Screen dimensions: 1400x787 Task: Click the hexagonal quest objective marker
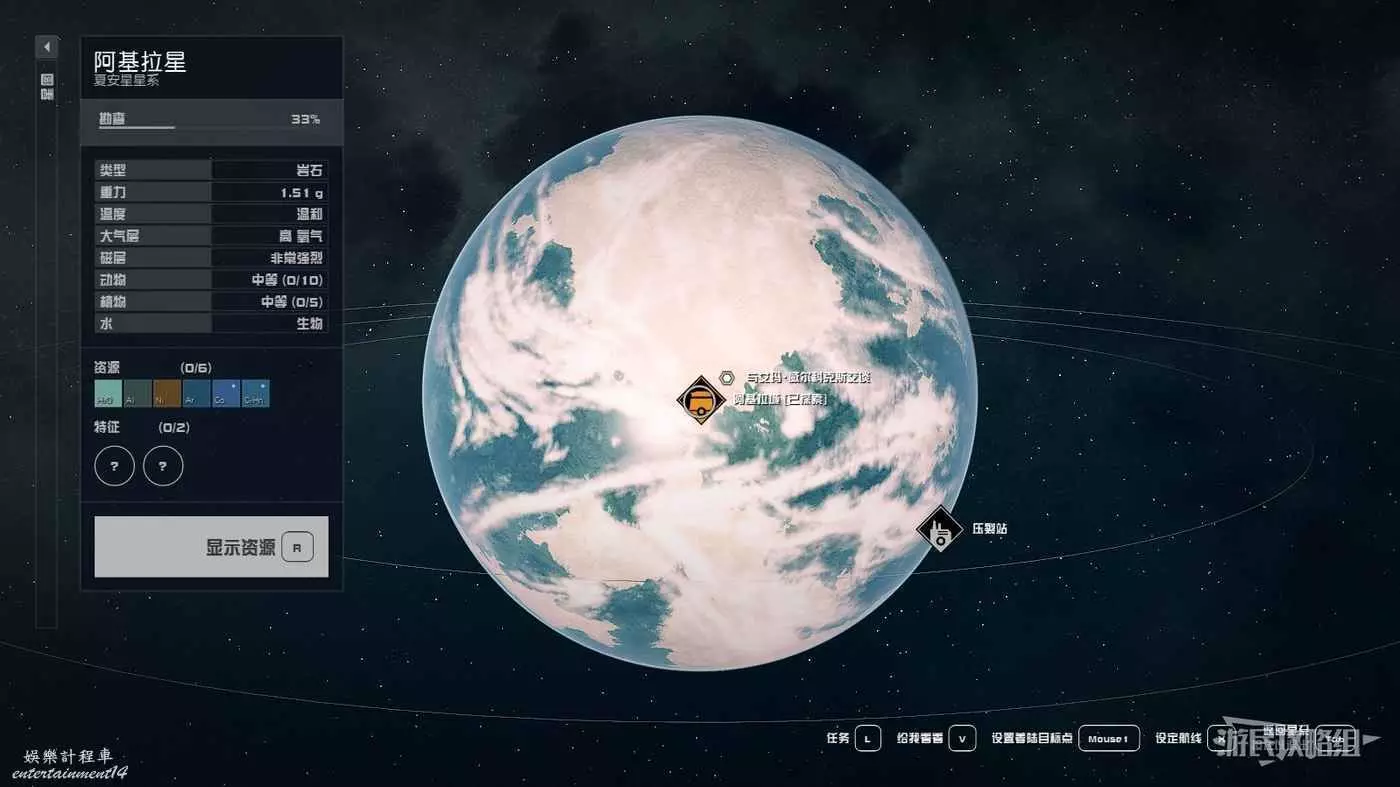point(727,377)
